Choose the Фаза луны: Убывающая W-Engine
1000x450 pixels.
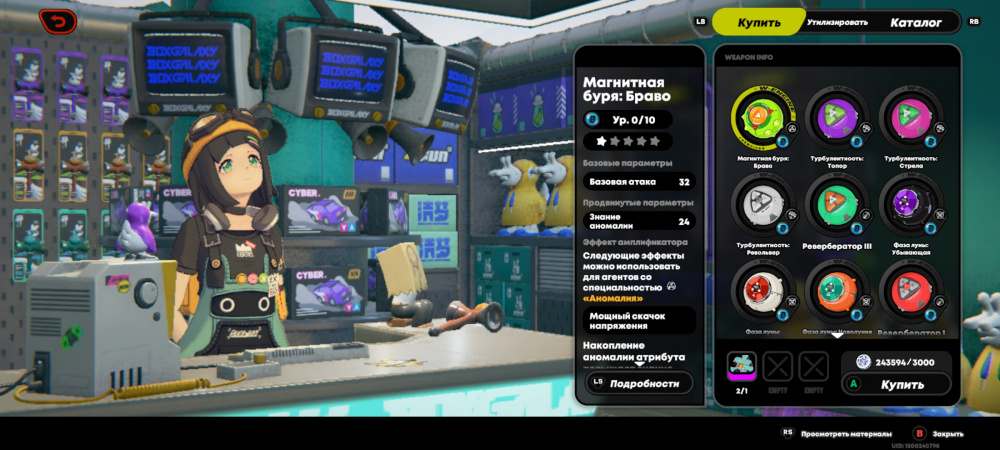click(x=910, y=206)
